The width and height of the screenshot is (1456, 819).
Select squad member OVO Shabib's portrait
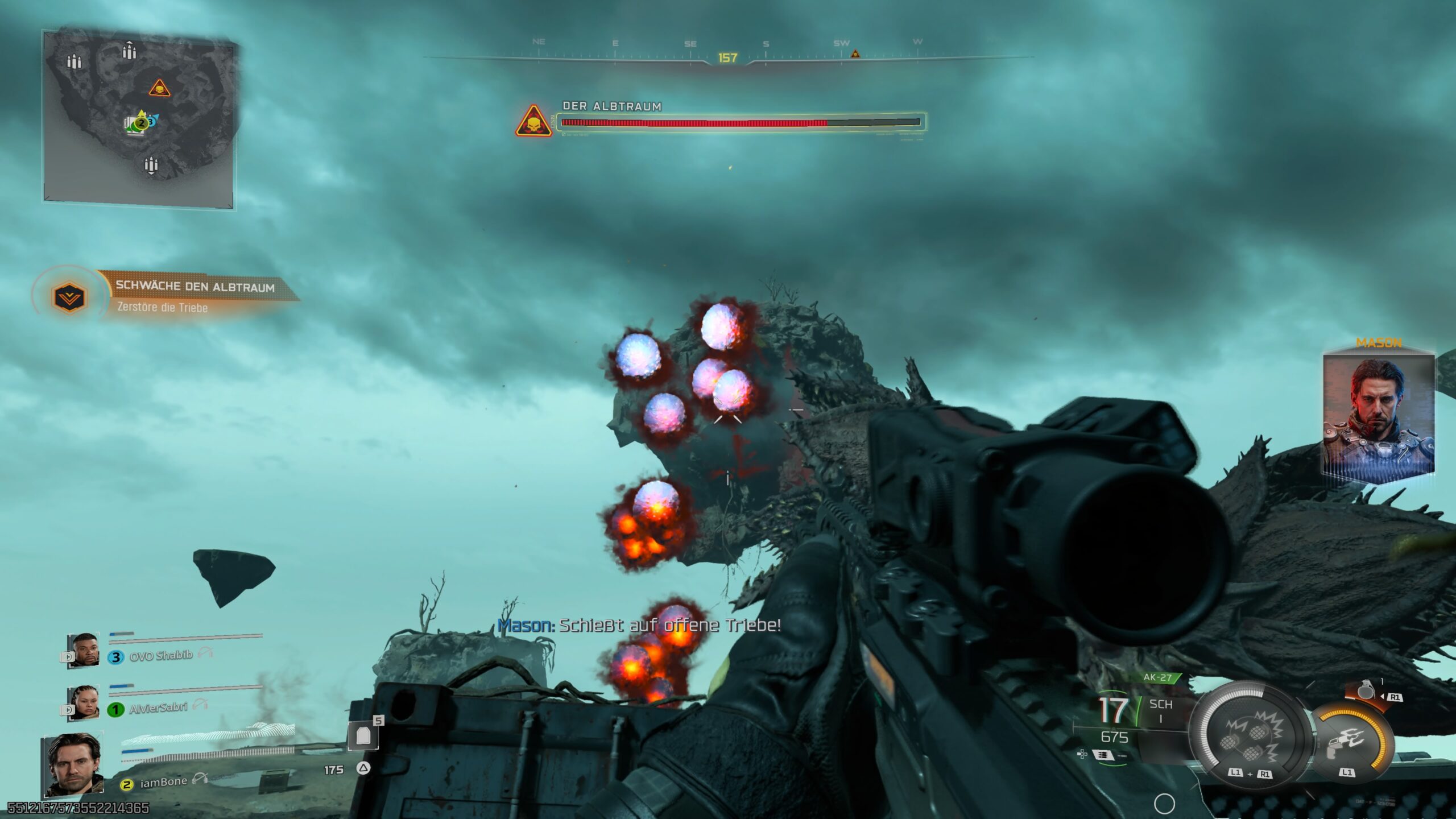point(84,650)
